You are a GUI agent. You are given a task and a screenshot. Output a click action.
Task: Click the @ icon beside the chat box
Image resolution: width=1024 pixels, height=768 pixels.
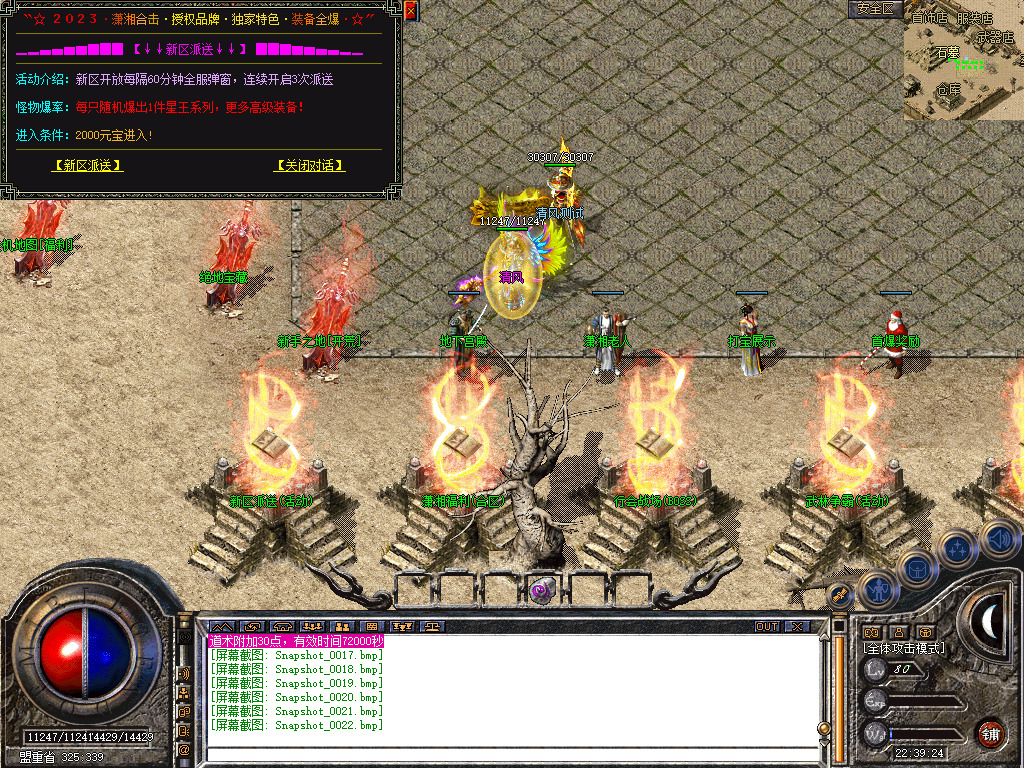[184, 749]
